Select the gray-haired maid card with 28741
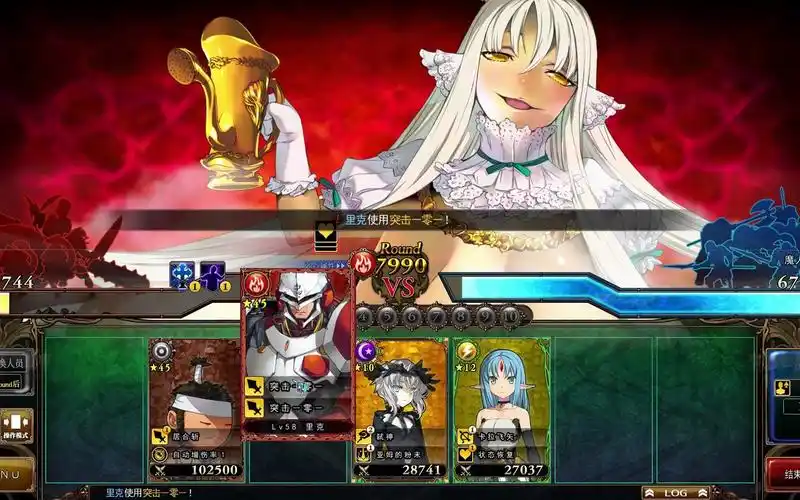 pos(400,410)
